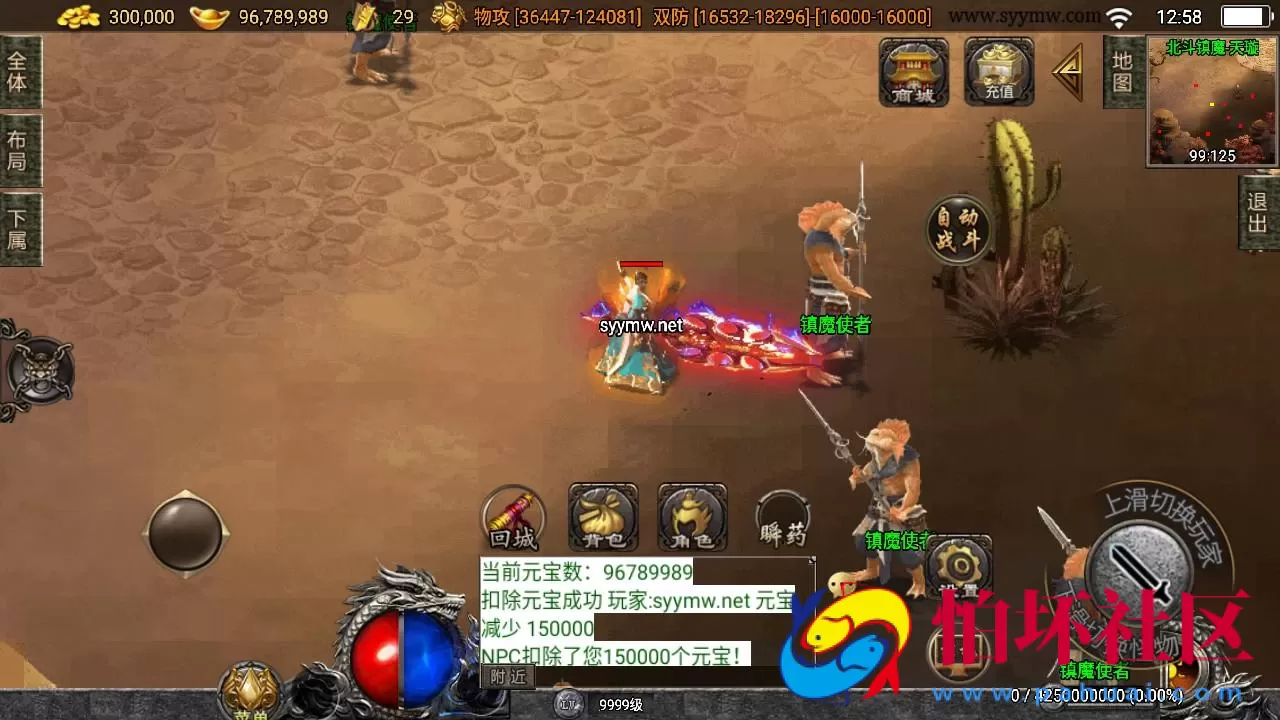Tap the gold coin icon in top bar
Viewport: 1280px width, 720px height.
78,15
